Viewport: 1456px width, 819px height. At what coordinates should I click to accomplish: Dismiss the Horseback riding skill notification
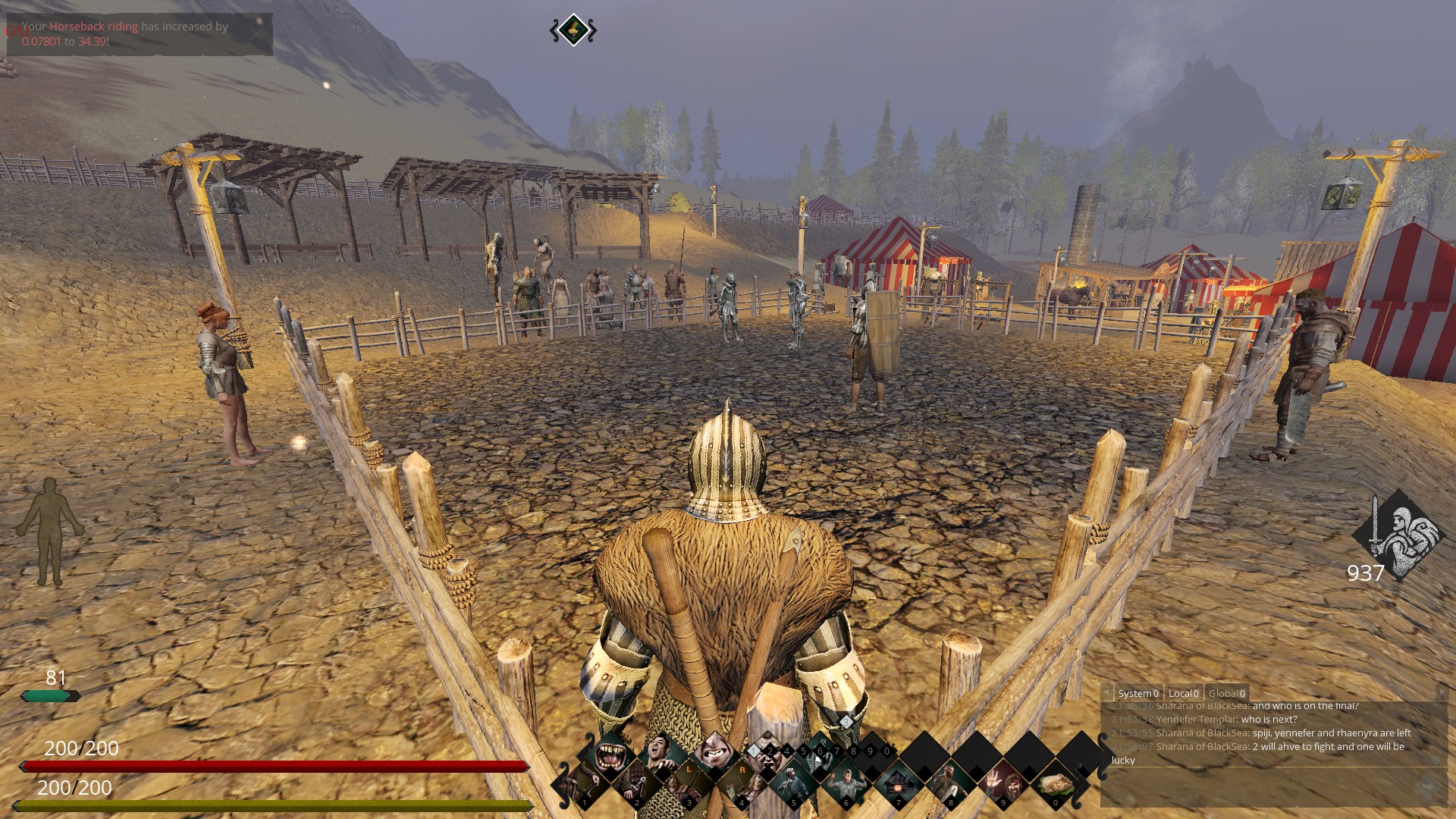(x=258, y=33)
